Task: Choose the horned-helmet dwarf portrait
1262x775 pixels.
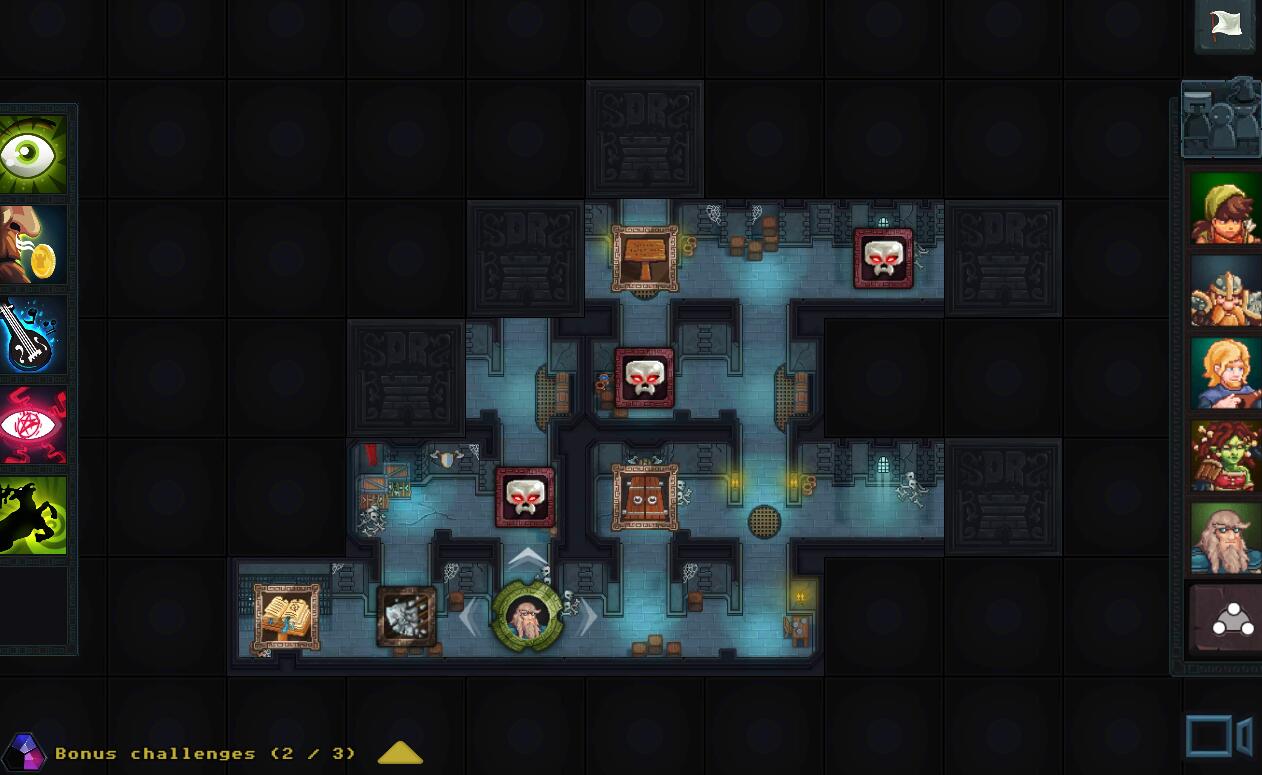Action: [x=1226, y=291]
